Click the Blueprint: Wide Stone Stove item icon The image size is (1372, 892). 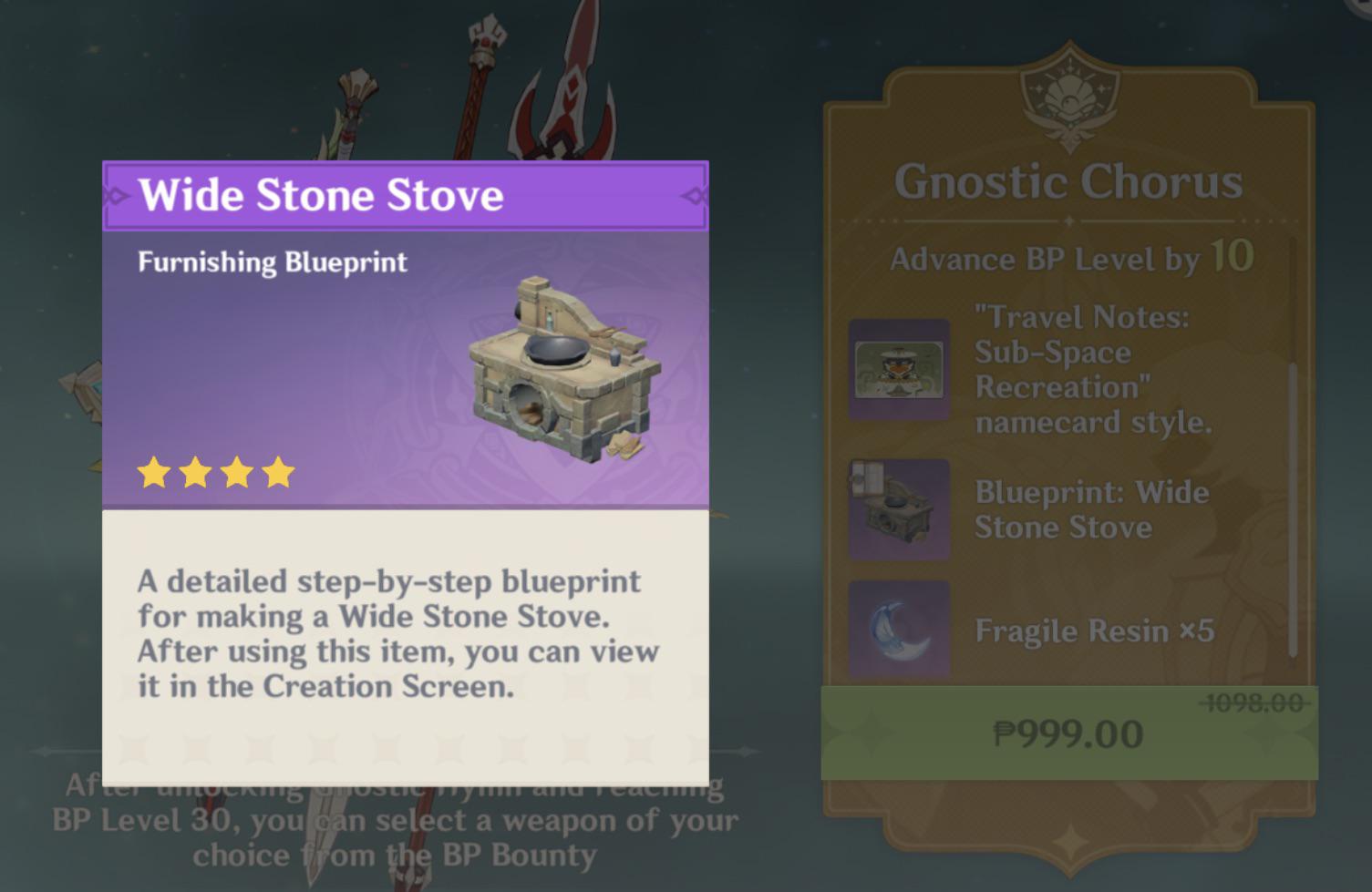[x=899, y=508]
